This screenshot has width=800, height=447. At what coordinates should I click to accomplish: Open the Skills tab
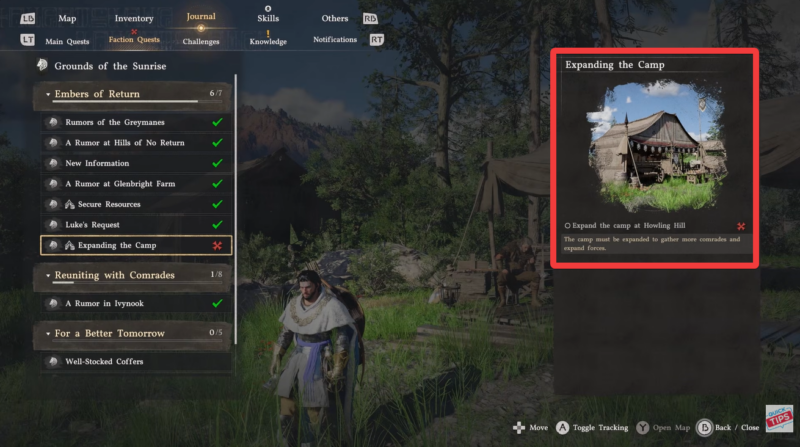[x=268, y=18]
